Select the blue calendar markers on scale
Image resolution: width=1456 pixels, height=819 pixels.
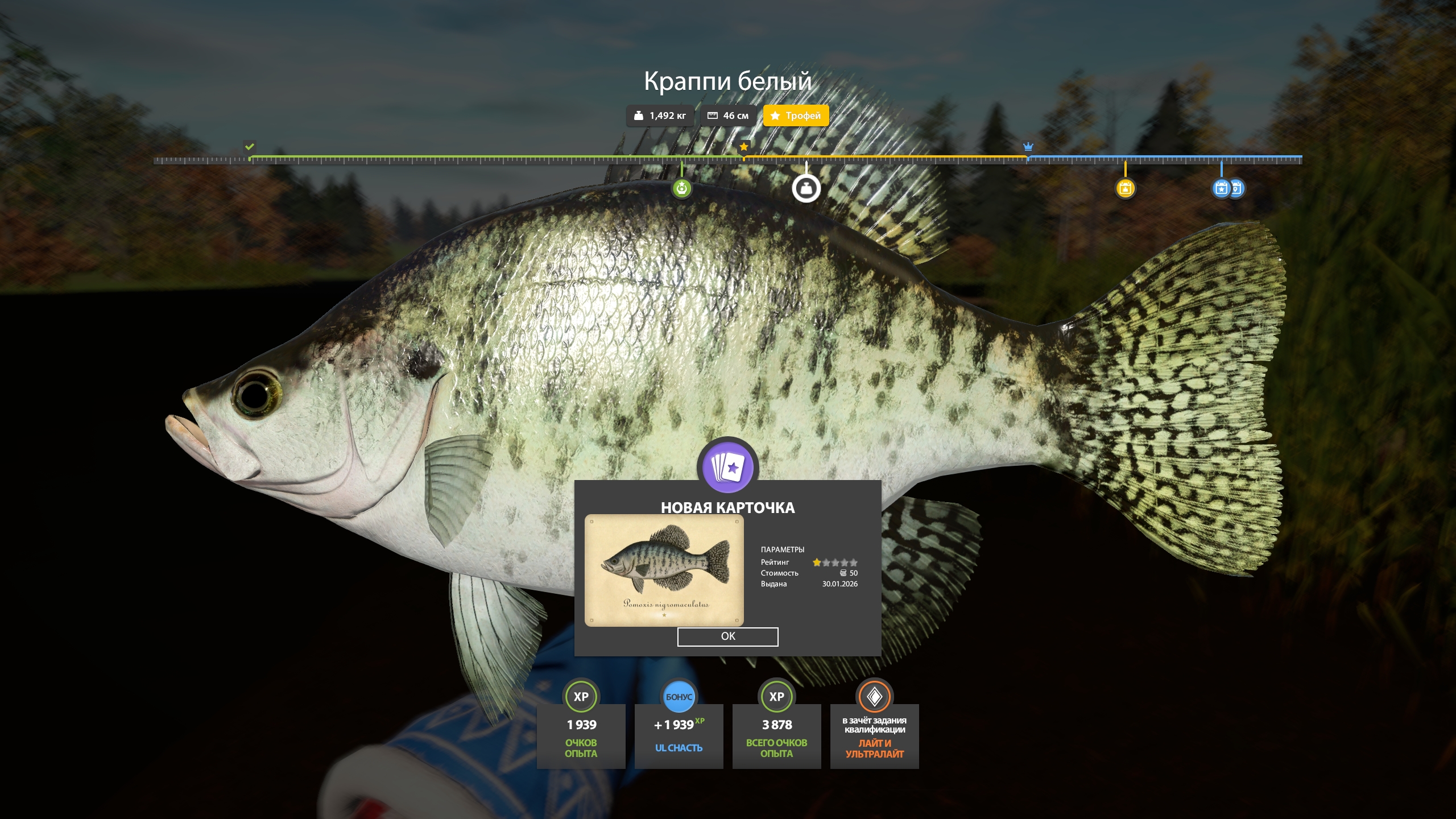click(1227, 188)
